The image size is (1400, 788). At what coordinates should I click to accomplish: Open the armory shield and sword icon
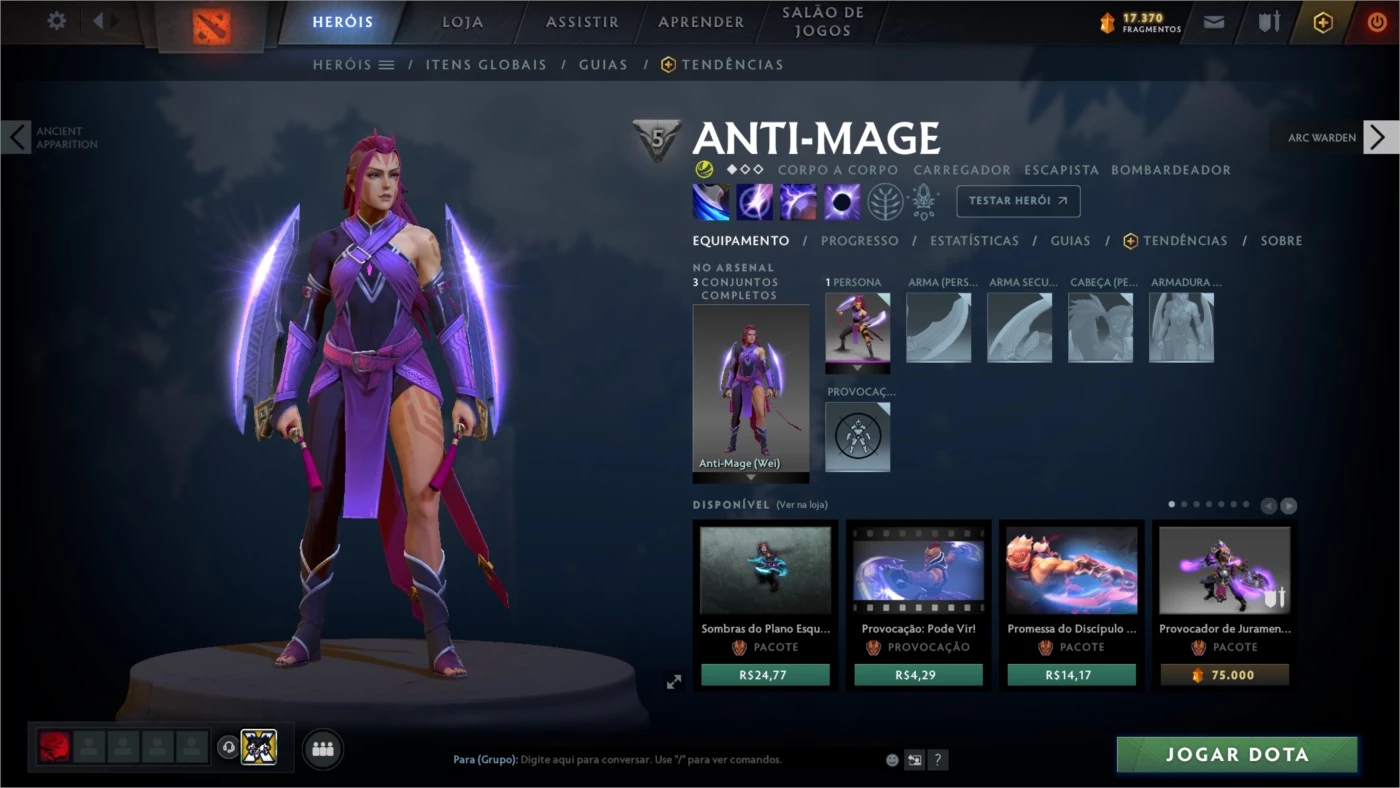[1268, 21]
